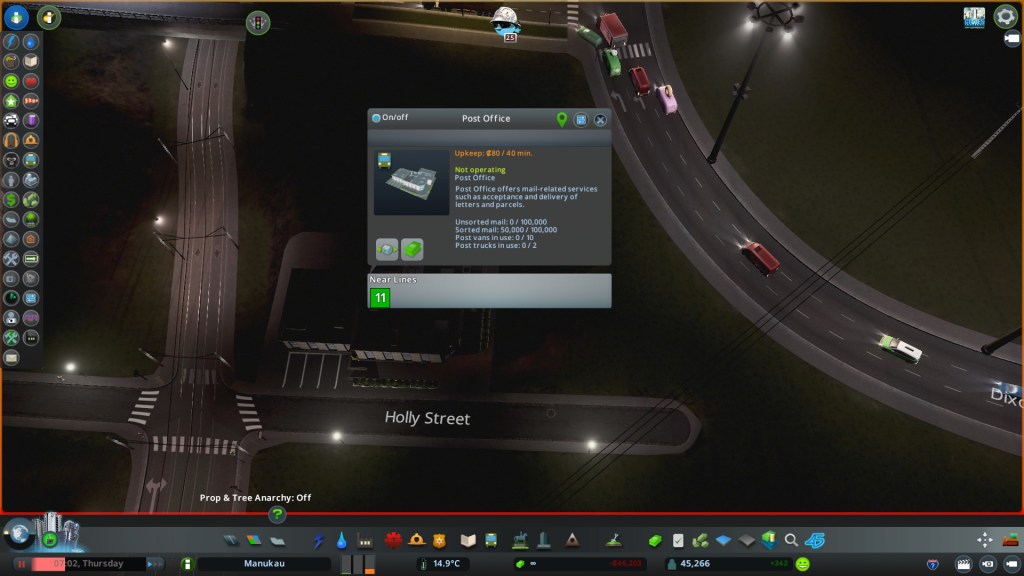The width and height of the screenshot is (1024, 576).
Task: Click the blue info views button
Action: pyautogui.click(x=16, y=16)
